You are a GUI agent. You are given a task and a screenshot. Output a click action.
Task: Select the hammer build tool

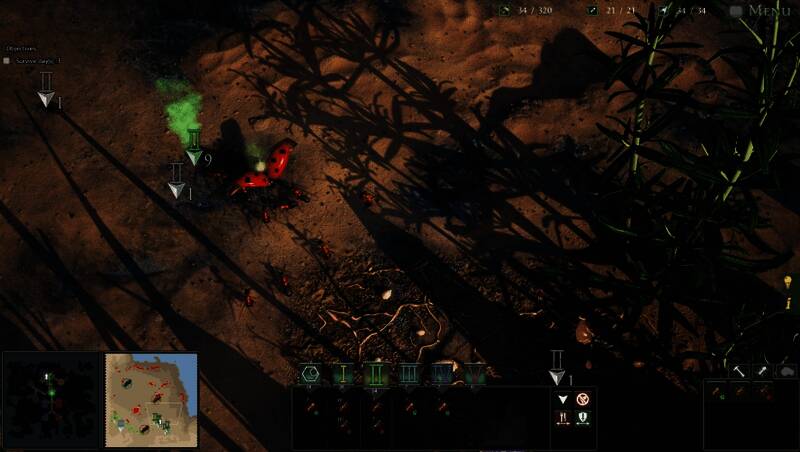point(738,371)
